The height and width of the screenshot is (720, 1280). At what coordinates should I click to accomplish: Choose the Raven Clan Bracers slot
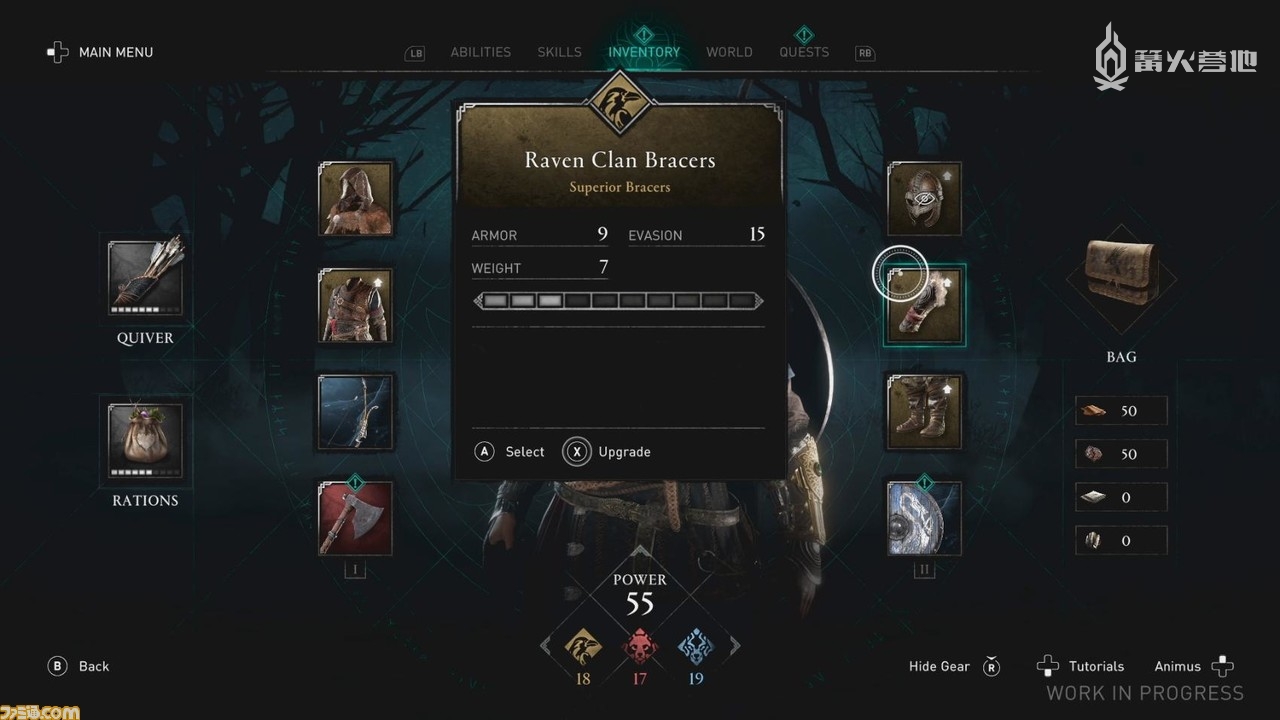point(924,305)
